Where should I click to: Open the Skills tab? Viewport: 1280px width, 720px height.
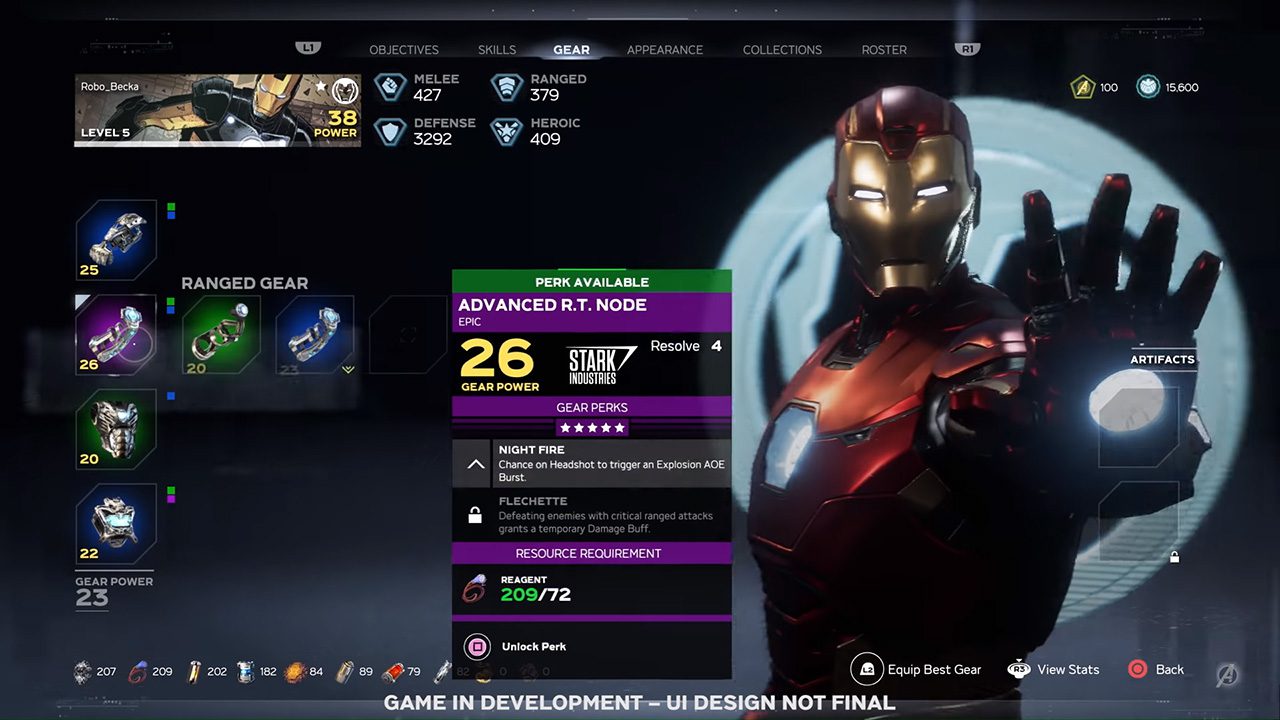click(x=497, y=50)
